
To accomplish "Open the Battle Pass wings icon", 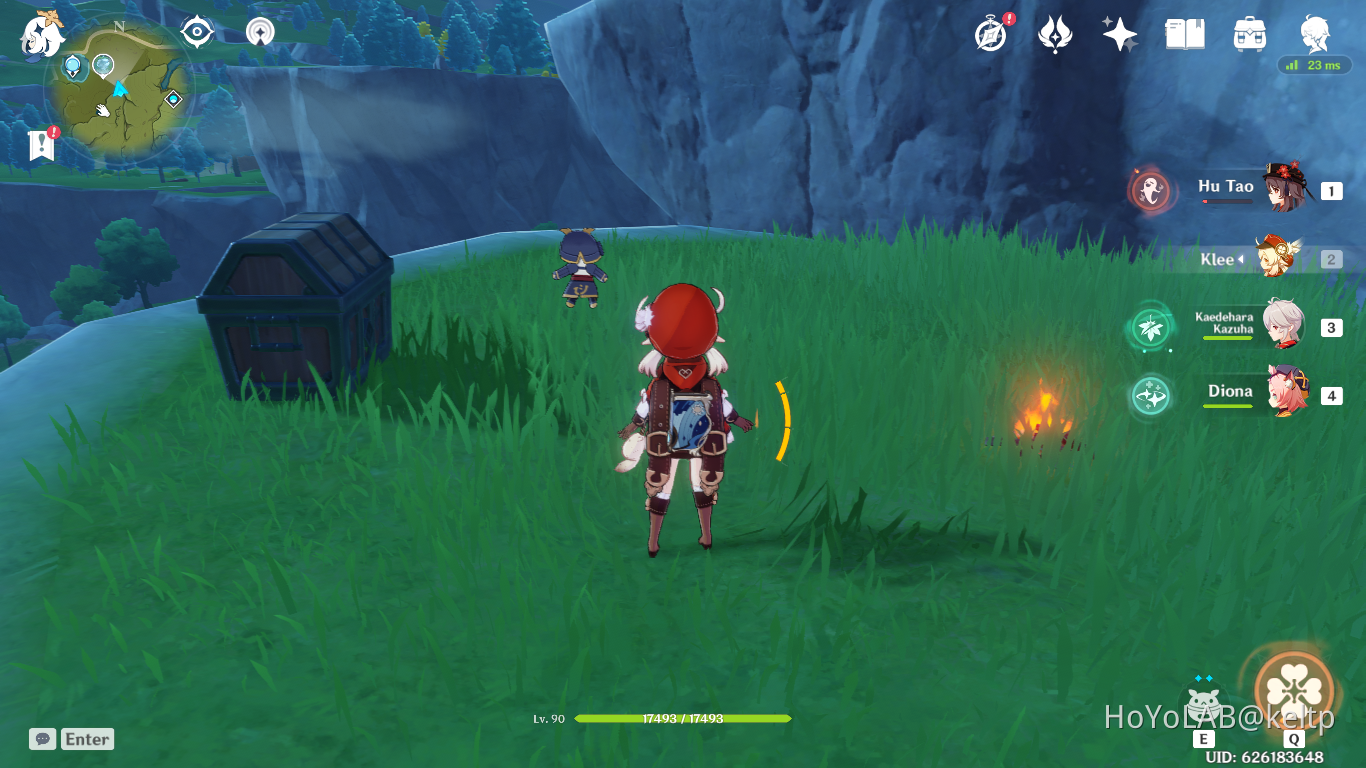I will [1054, 33].
